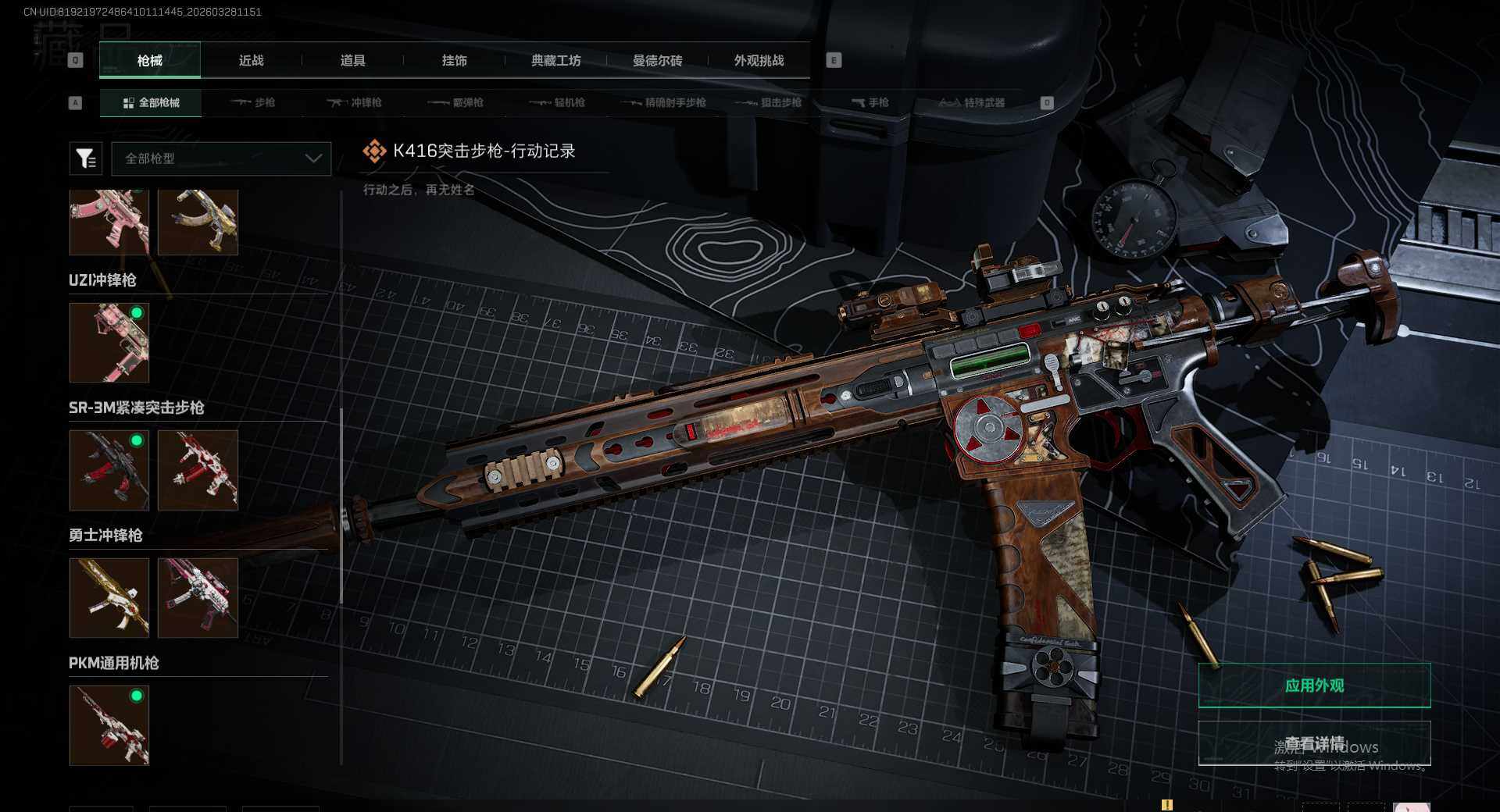This screenshot has width=1500, height=812.
Task: Select the pink UZI submachine gun skin
Action: [x=109, y=343]
